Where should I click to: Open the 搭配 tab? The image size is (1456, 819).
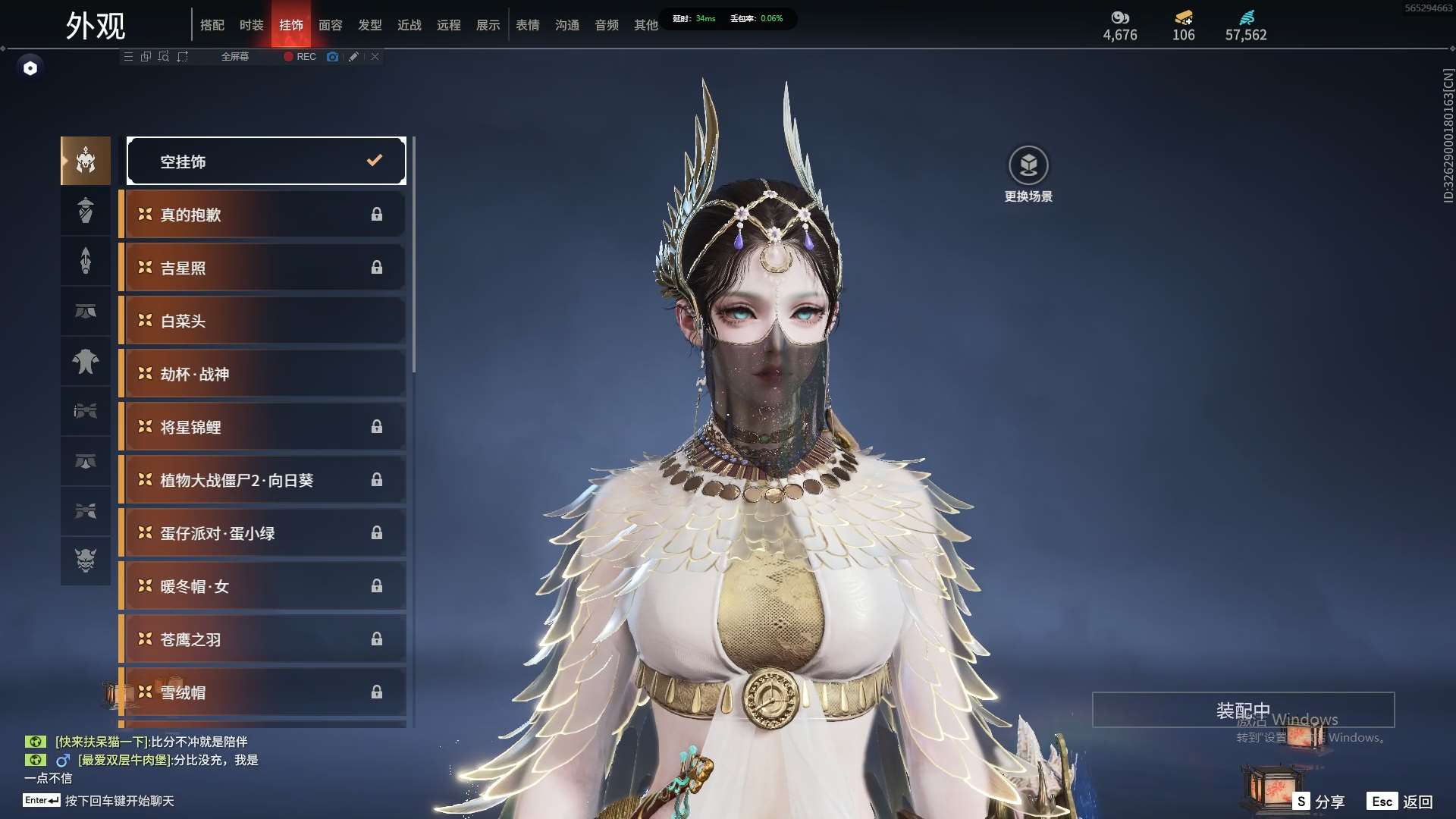tap(212, 25)
